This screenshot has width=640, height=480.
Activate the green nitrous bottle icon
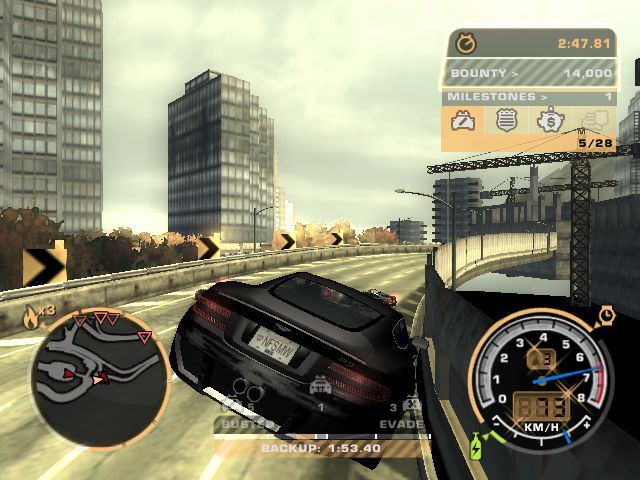(477, 441)
